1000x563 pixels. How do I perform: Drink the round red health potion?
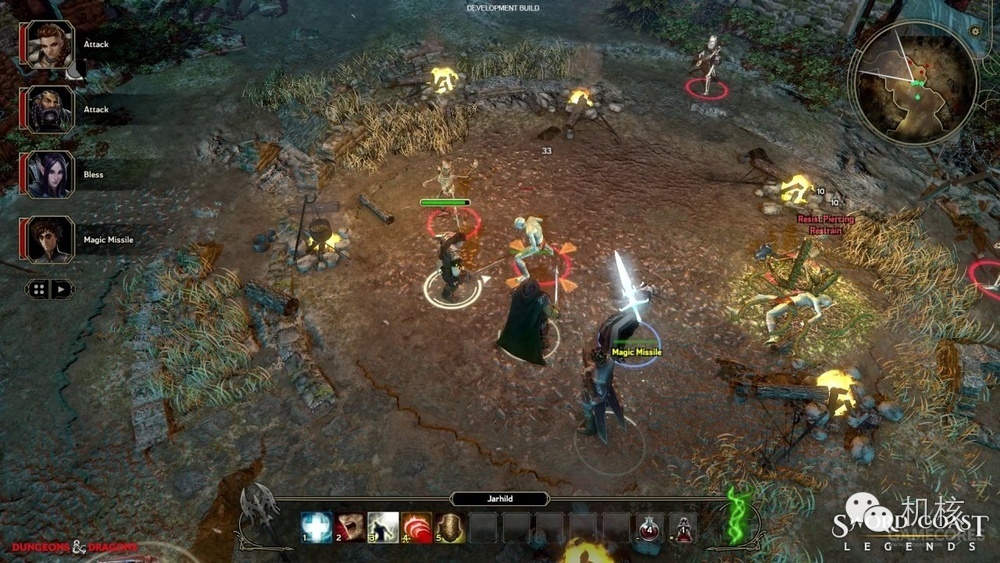tap(649, 527)
